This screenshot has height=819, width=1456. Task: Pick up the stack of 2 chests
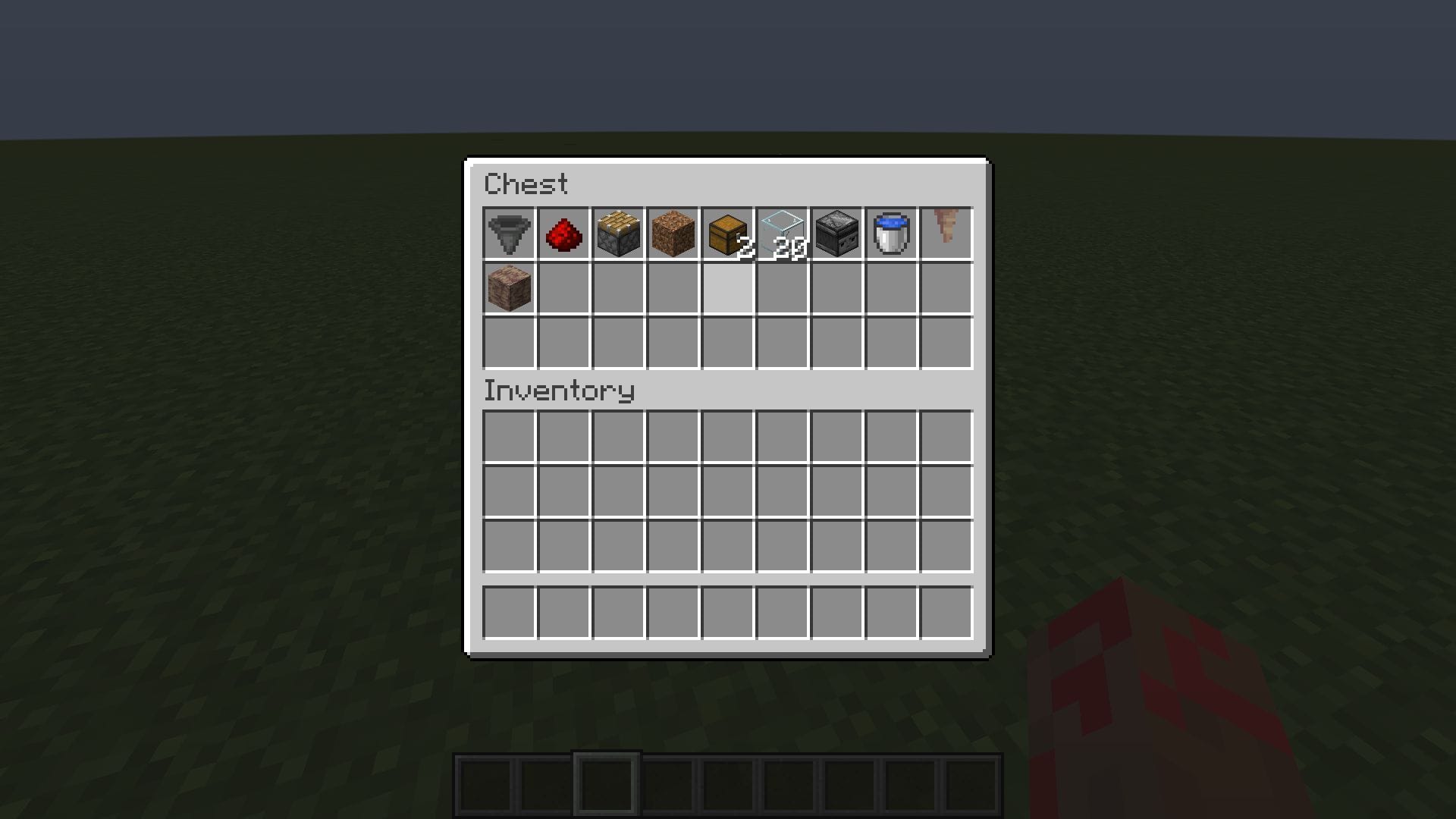tap(726, 233)
